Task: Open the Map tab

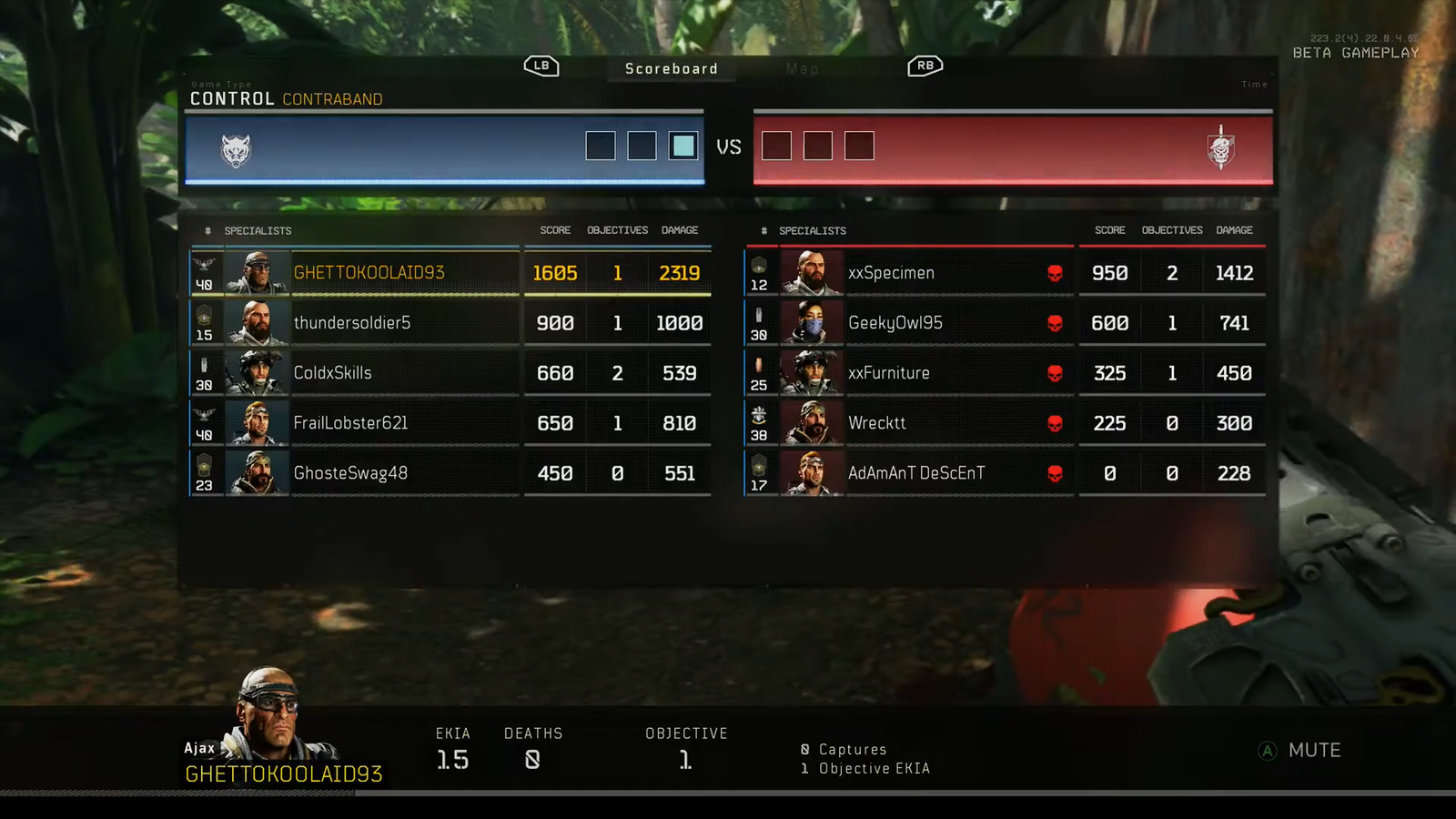Action: point(802,69)
